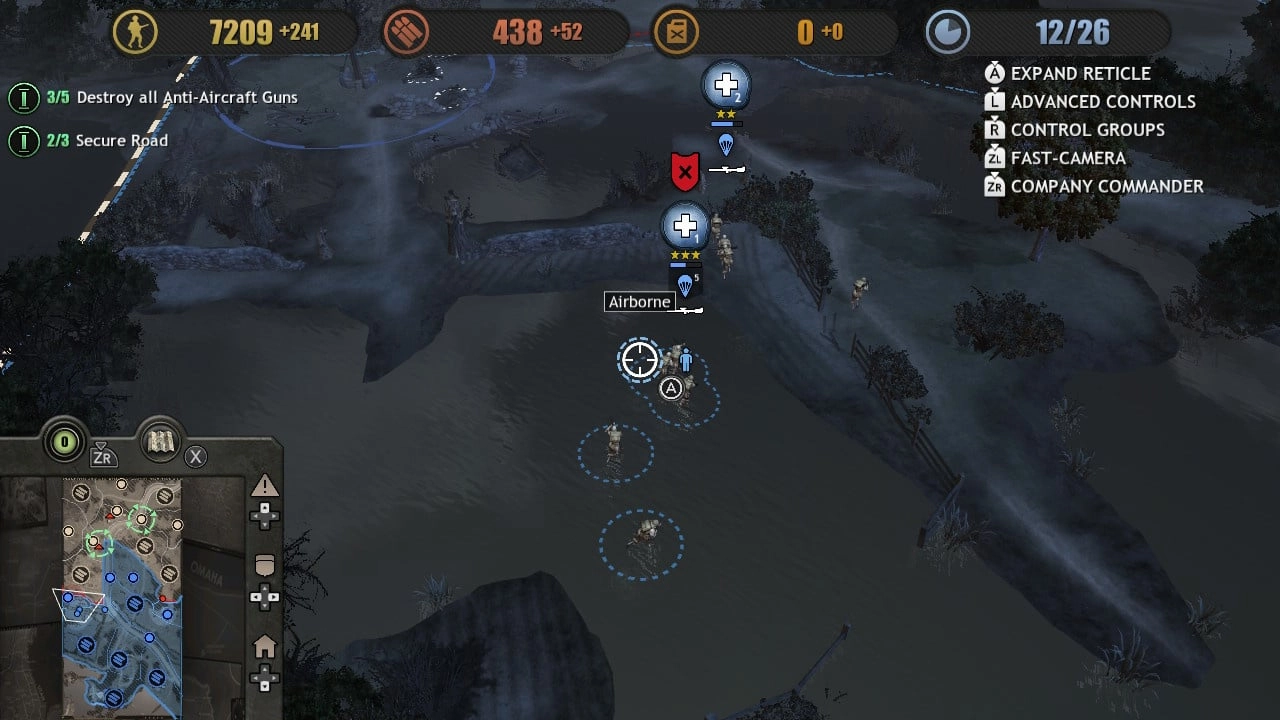
Task: Click the medic cross icon above the Airborne squad
Action: pyautogui.click(x=685, y=225)
